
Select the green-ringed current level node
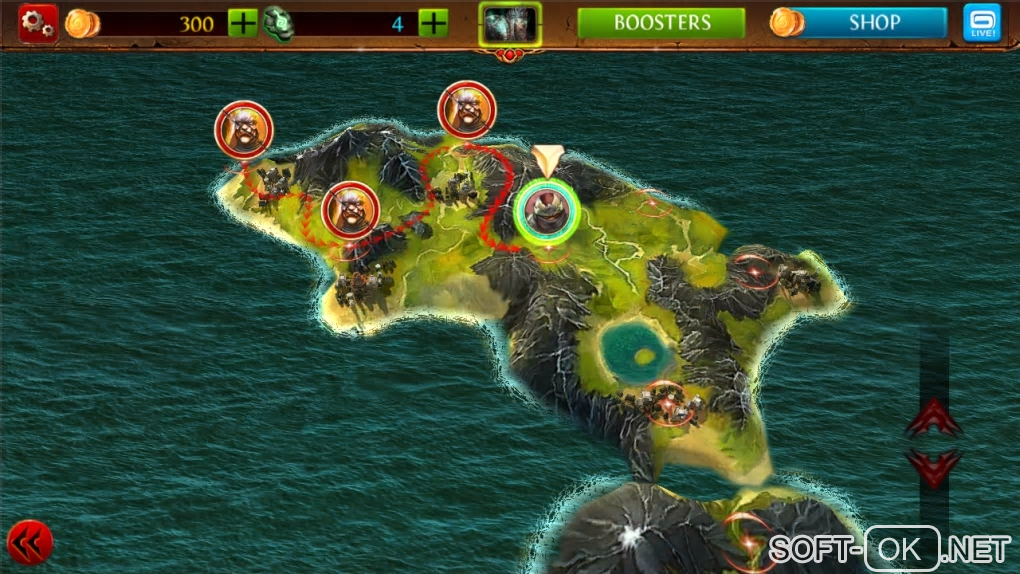(547, 210)
